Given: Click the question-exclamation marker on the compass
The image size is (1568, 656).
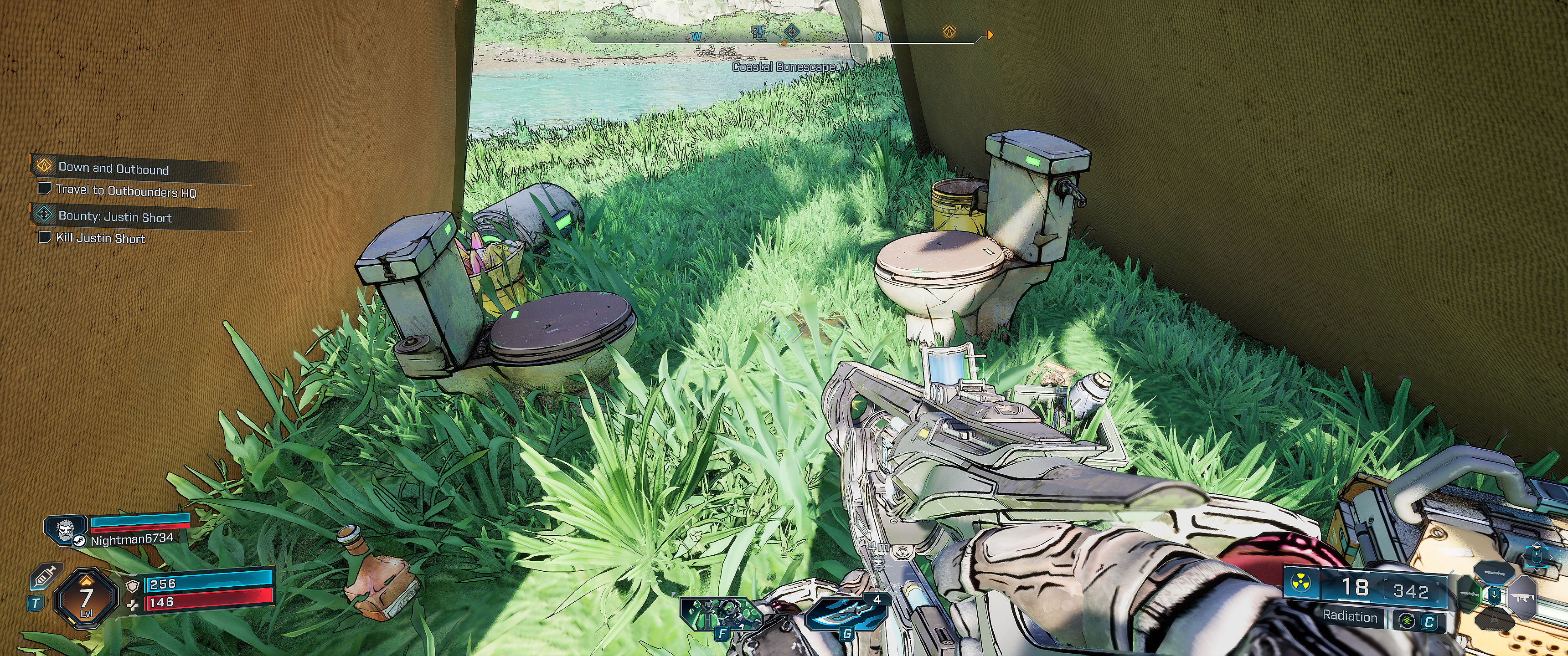Looking at the screenshot, I should (758, 31).
